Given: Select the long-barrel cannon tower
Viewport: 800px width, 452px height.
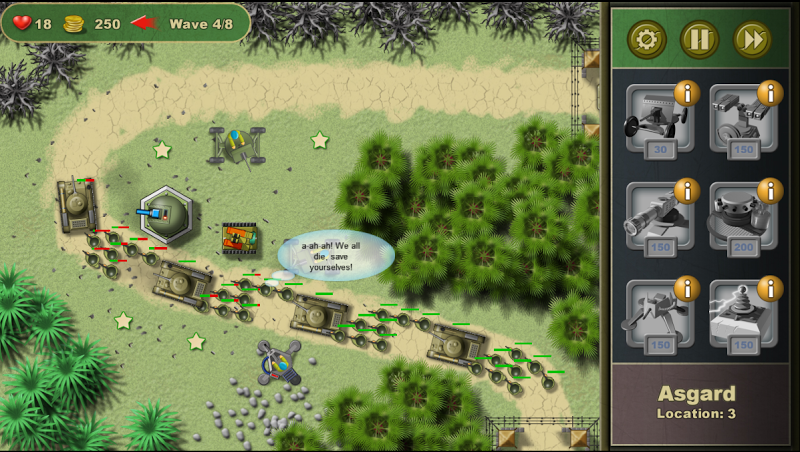Looking at the screenshot, I should 657,218.
